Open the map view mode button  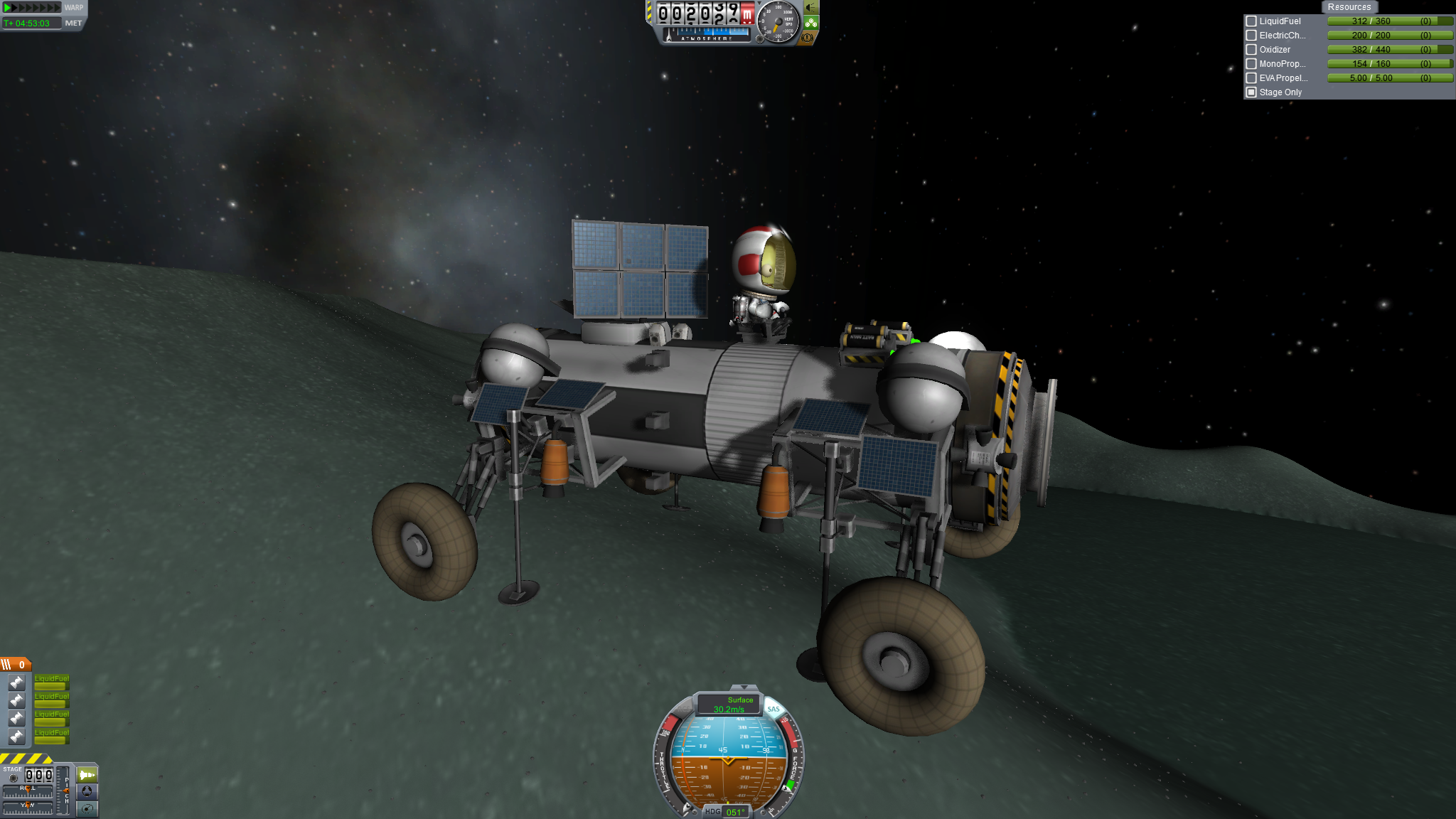coord(87,808)
